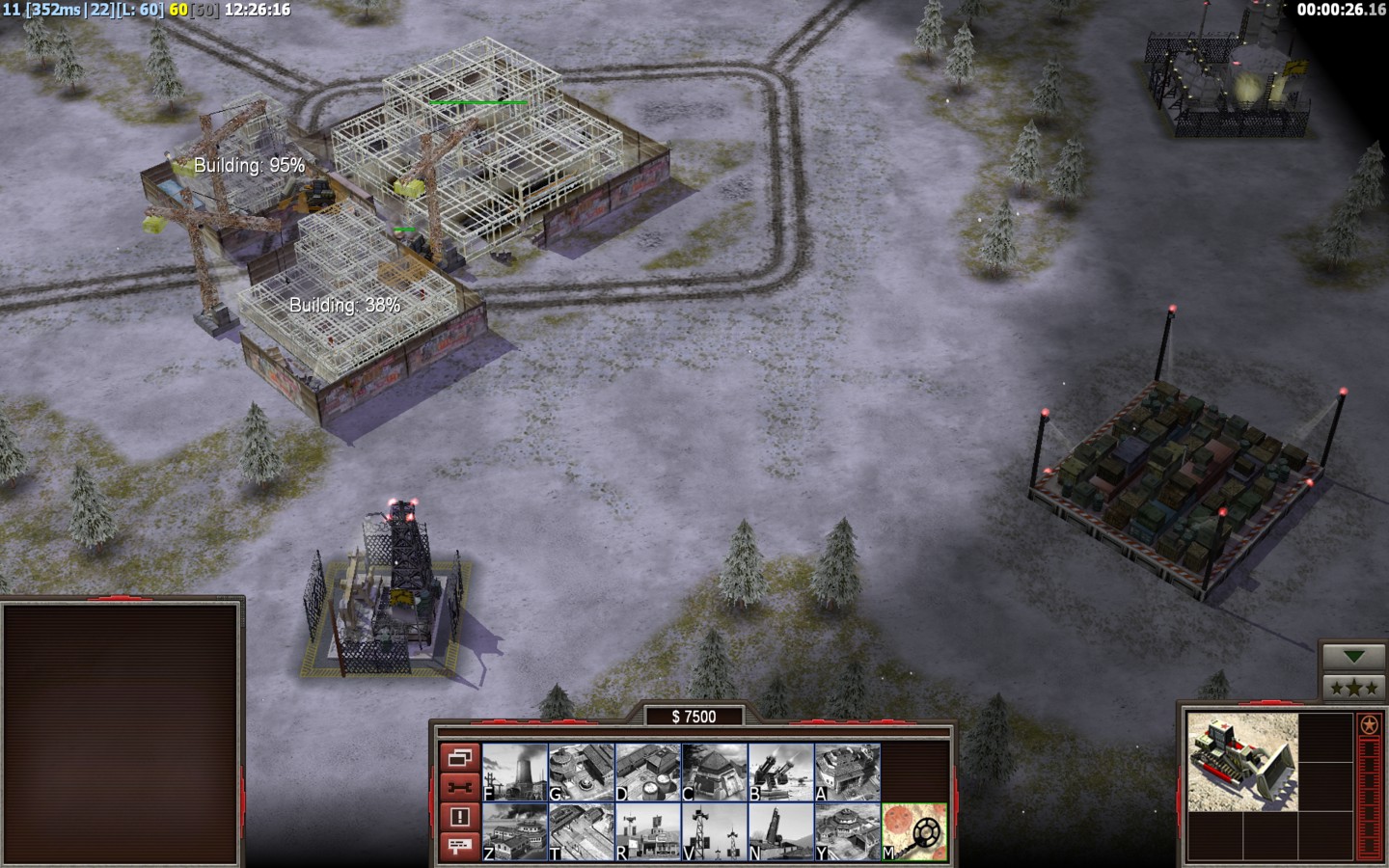The width and height of the screenshot is (1389, 868).
Task: Click the red wrench-shaped button
Action: pyautogui.click(x=459, y=787)
